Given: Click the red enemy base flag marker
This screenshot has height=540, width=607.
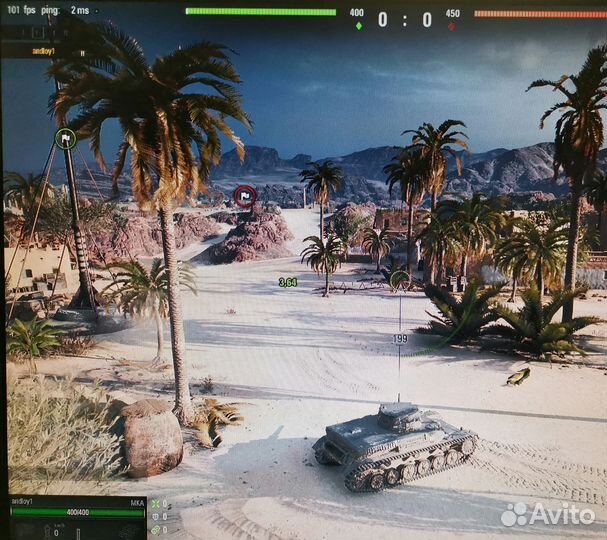Looking at the screenshot, I should pos(245,195).
